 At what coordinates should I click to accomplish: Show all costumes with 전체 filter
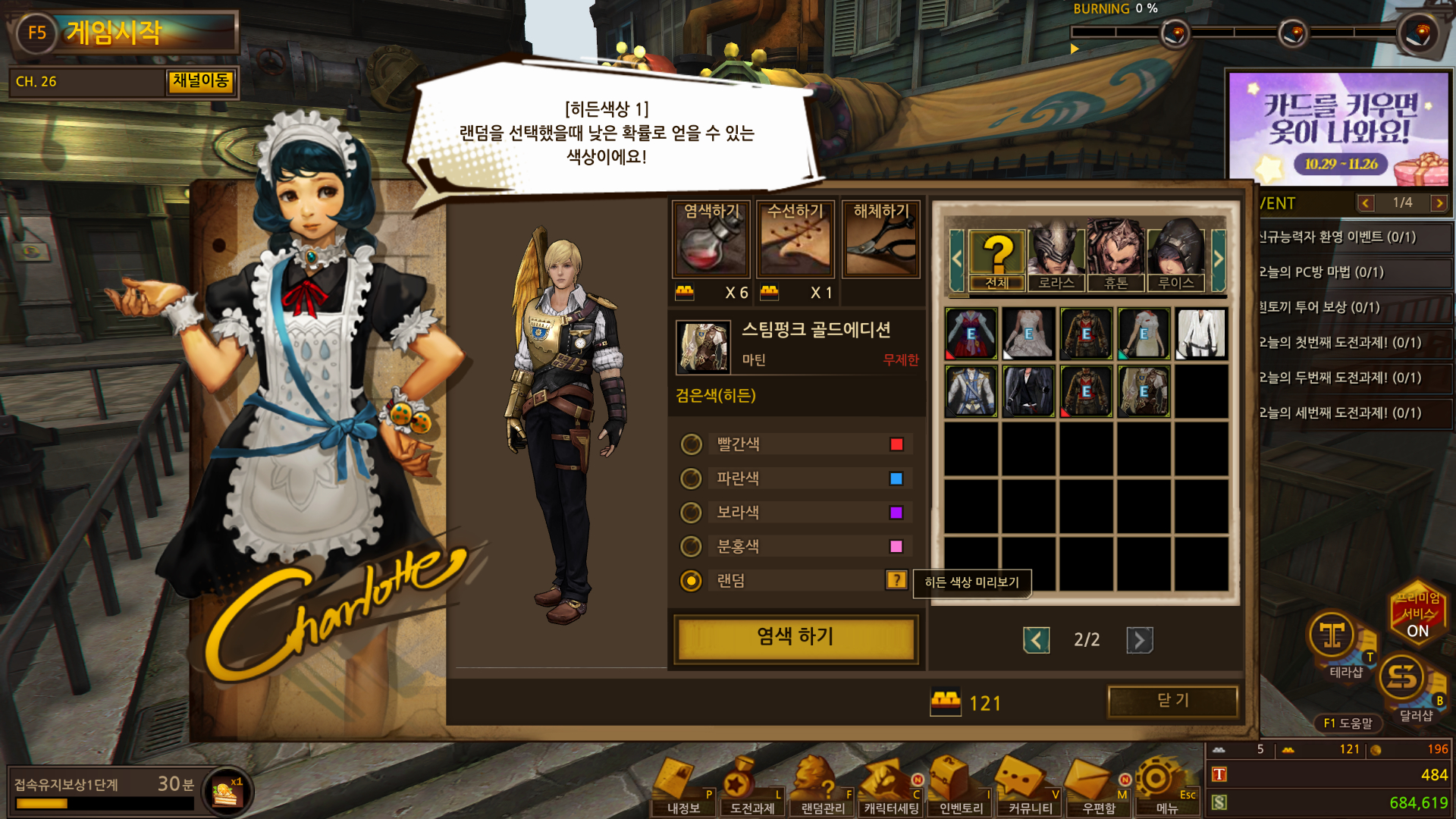coord(997,258)
